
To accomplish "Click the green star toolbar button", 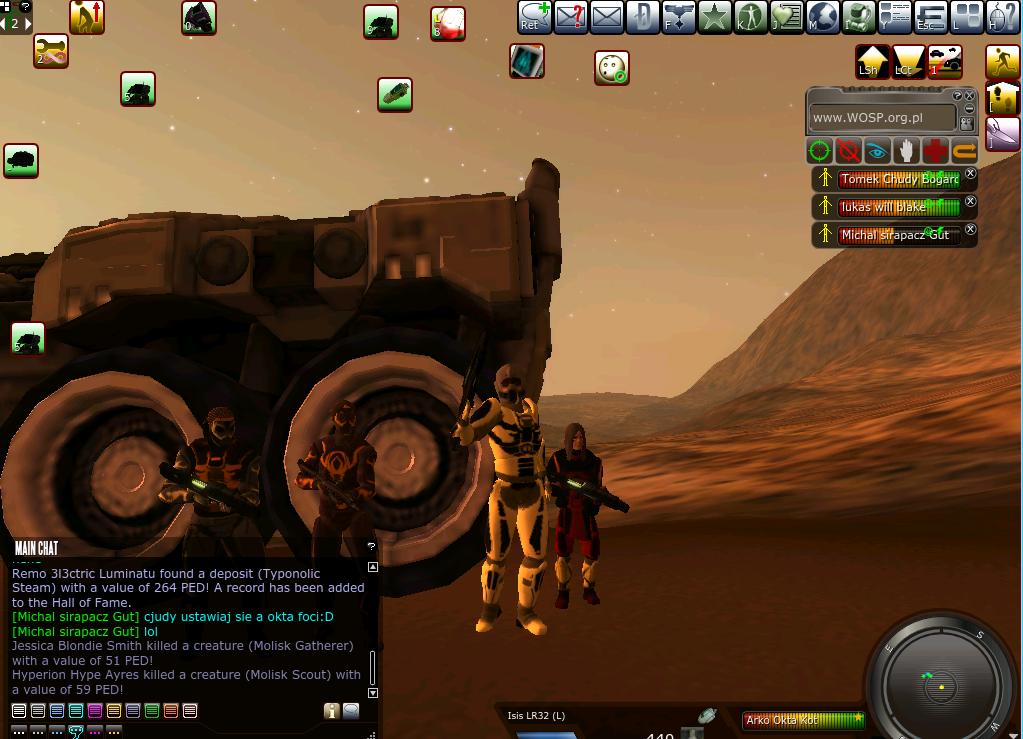I will click(714, 17).
